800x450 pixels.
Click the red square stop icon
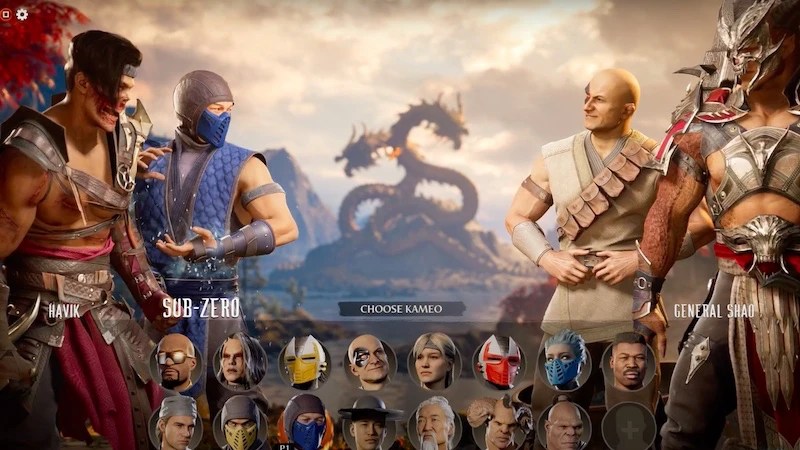(x=5, y=14)
